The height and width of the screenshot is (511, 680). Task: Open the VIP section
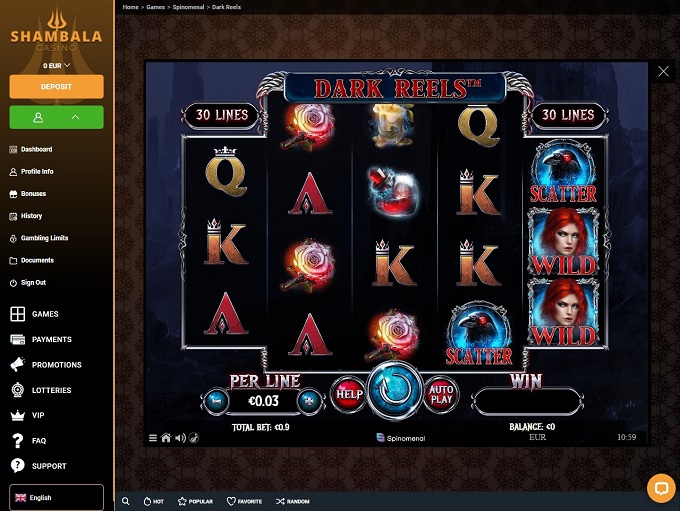38,415
